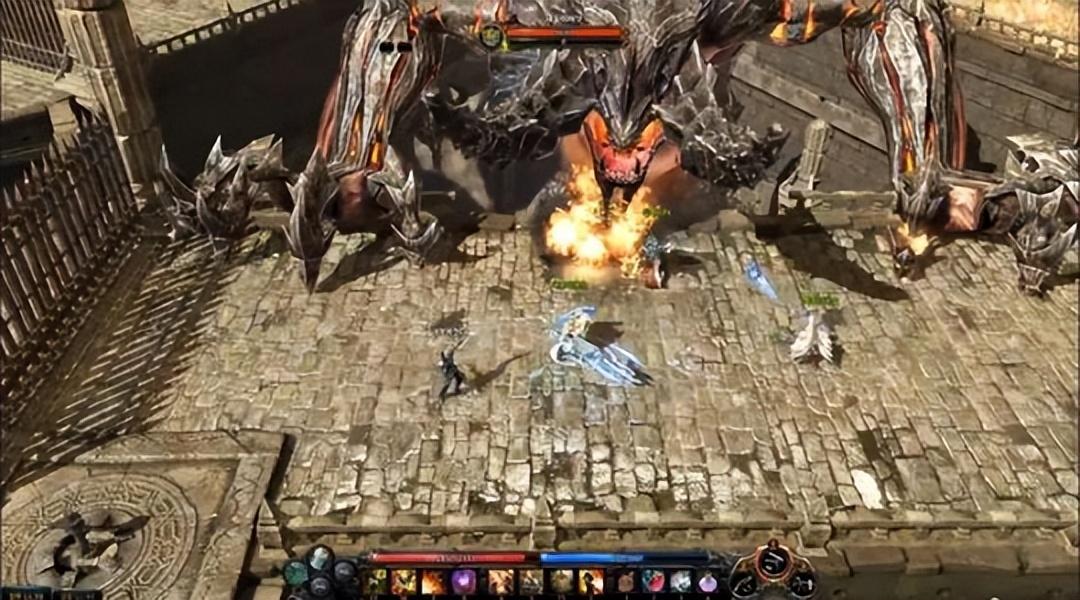Use the purple potion flask
Viewport: 1080px width, 600px height.
point(707,581)
